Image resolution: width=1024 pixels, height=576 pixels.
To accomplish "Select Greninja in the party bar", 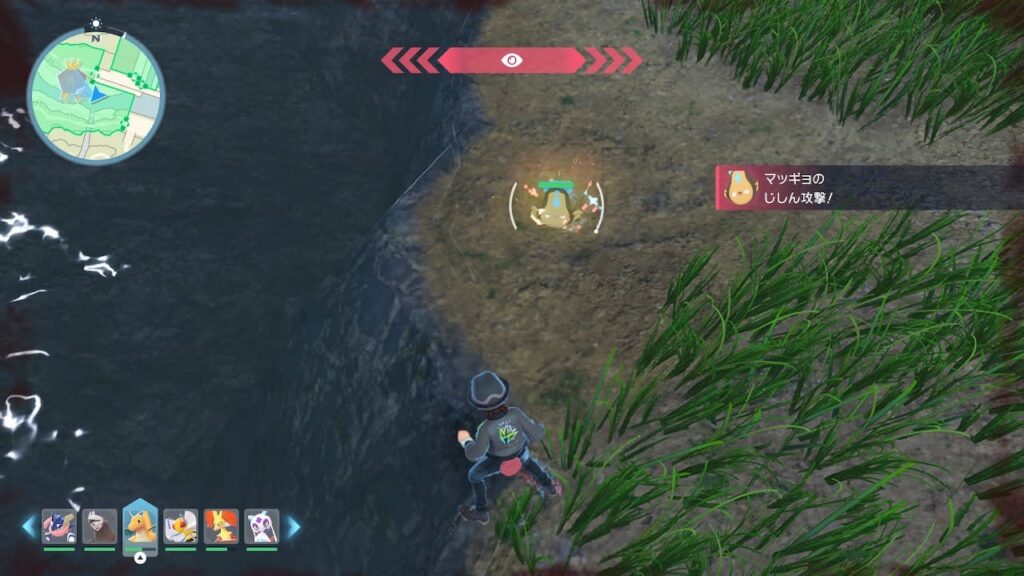I will point(59,526).
